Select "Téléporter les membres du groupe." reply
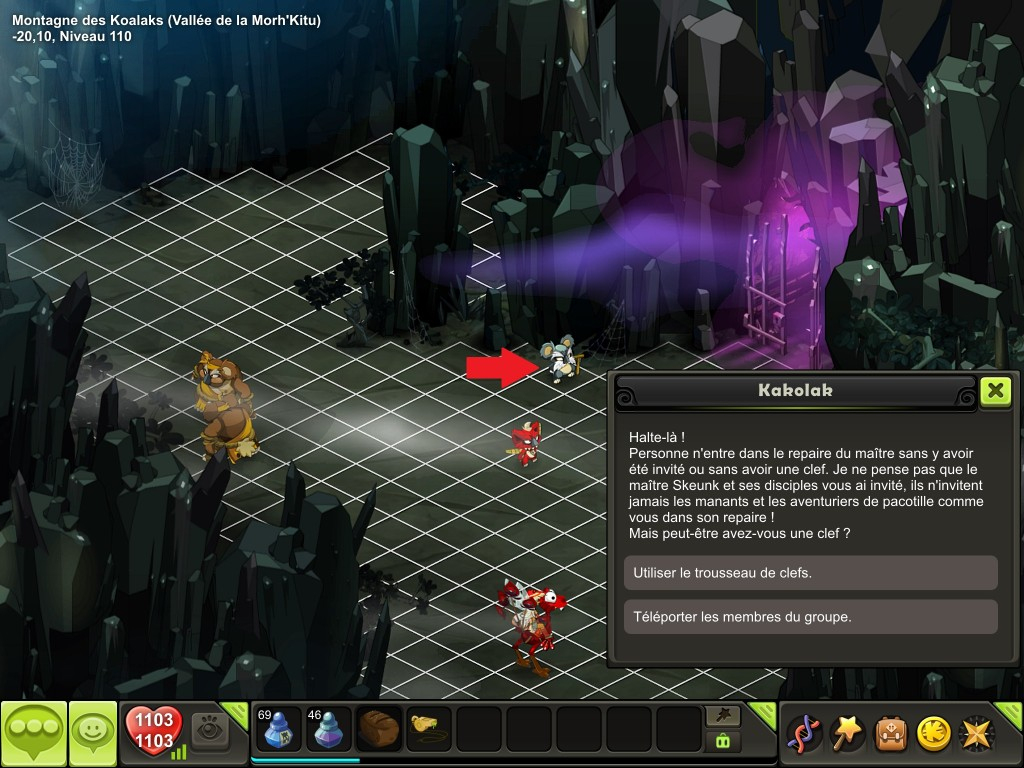This screenshot has height=768, width=1024. click(810, 617)
